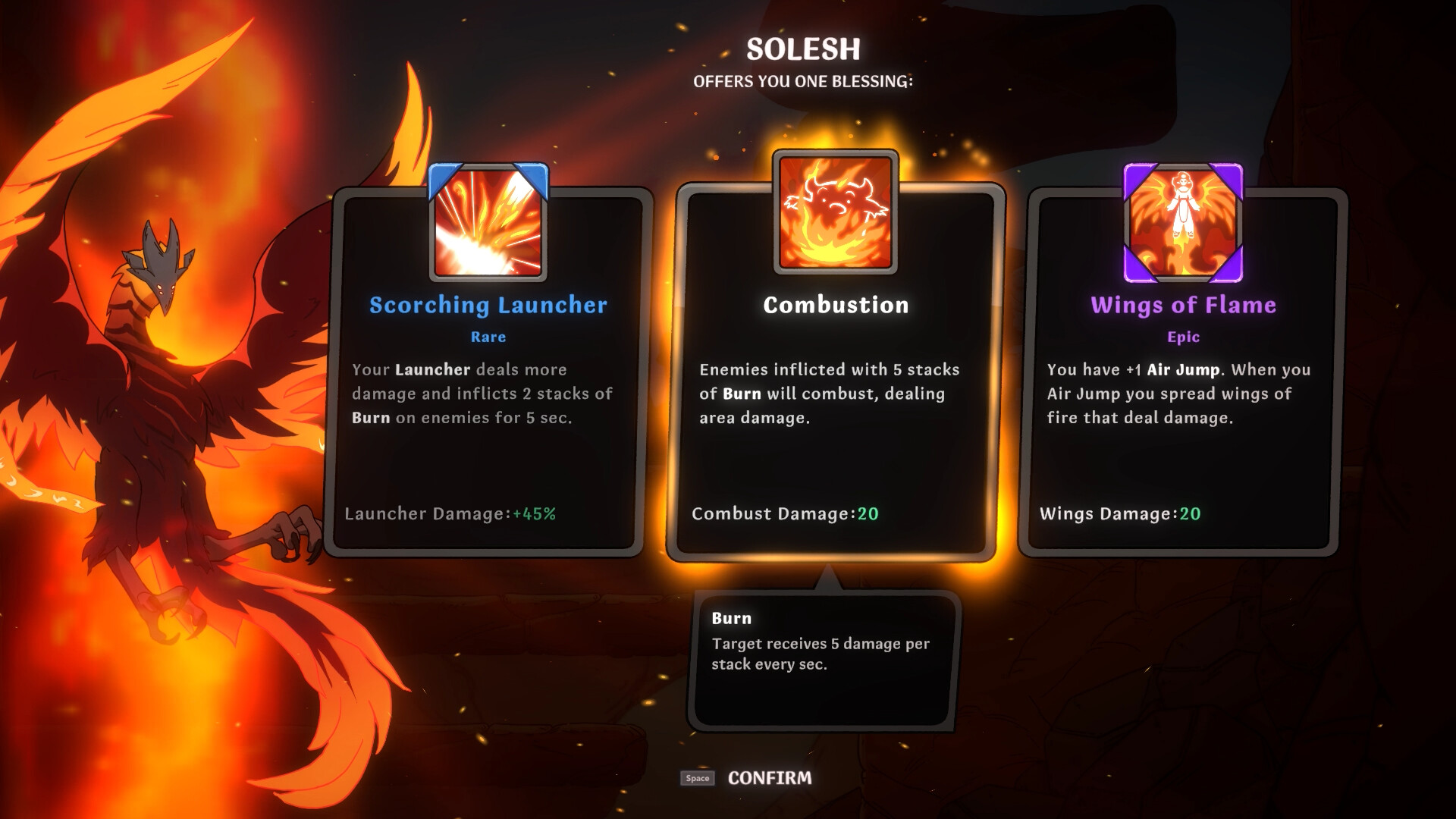Click the Combust Damage 20 stat text
Screen dimensions: 1456x819
pos(785,513)
